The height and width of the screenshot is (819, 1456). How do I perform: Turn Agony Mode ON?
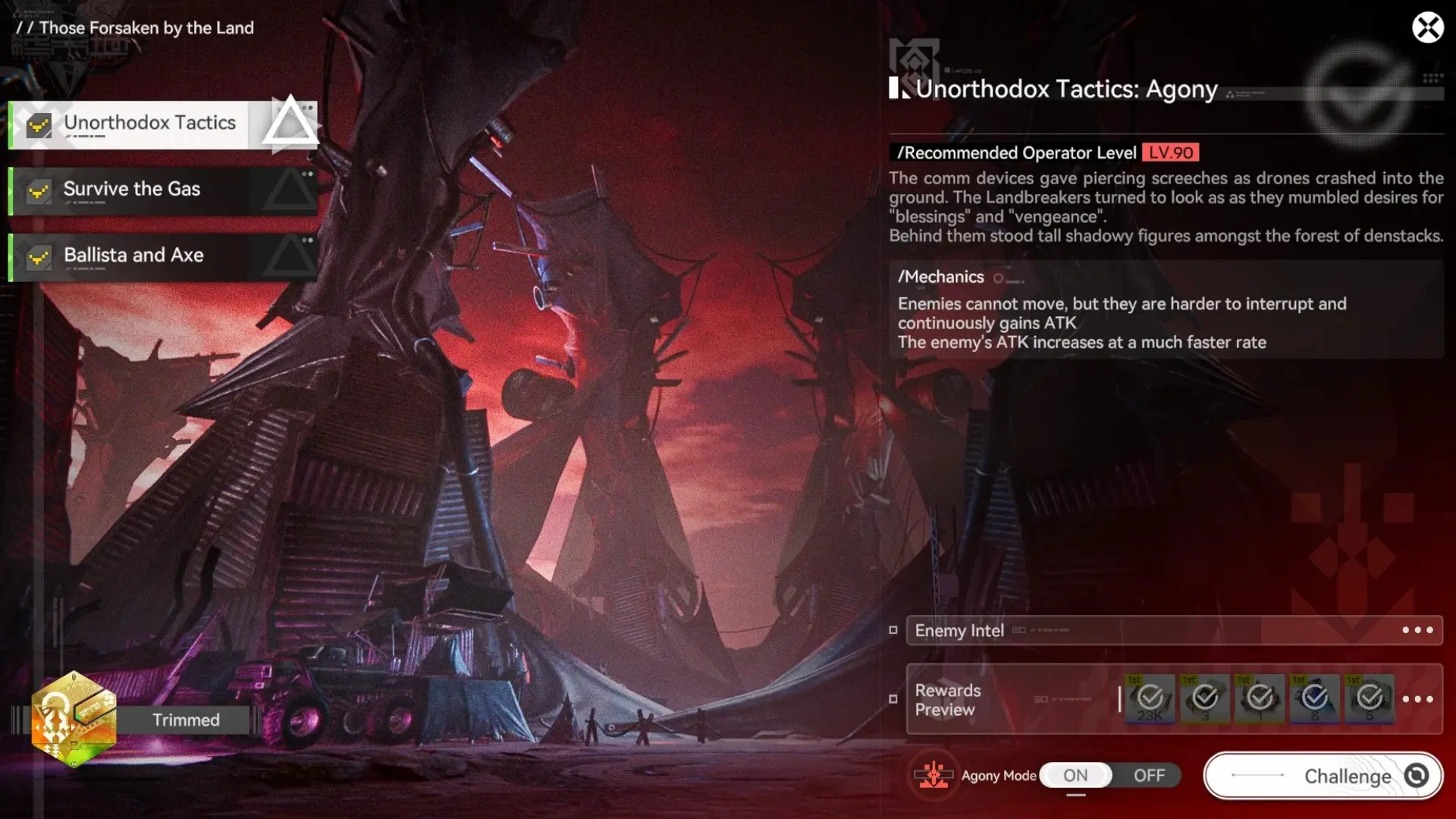click(1075, 775)
